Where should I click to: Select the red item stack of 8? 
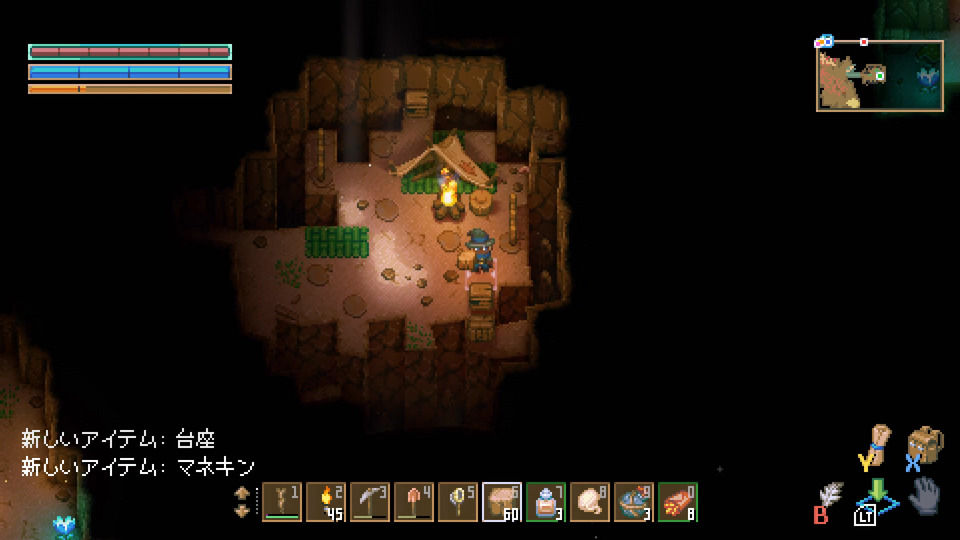pos(678,502)
